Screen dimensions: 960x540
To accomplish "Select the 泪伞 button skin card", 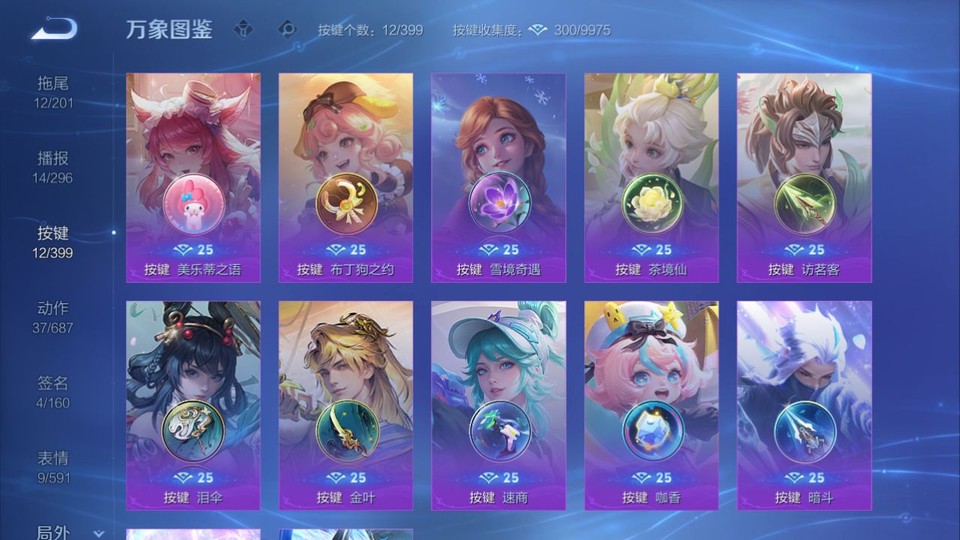I will (x=193, y=406).
